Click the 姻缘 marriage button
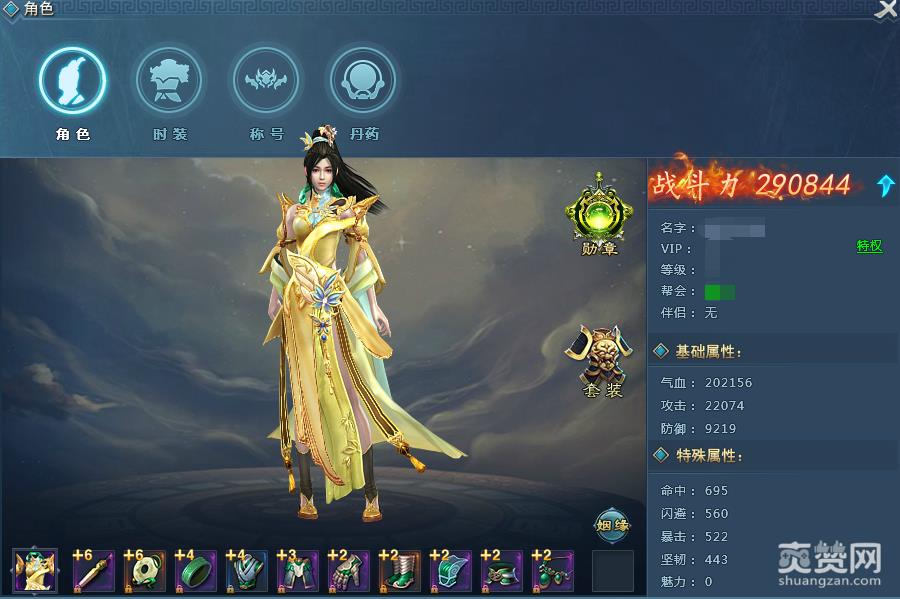The width and height of the screenshot is (900, 599). 612,524
